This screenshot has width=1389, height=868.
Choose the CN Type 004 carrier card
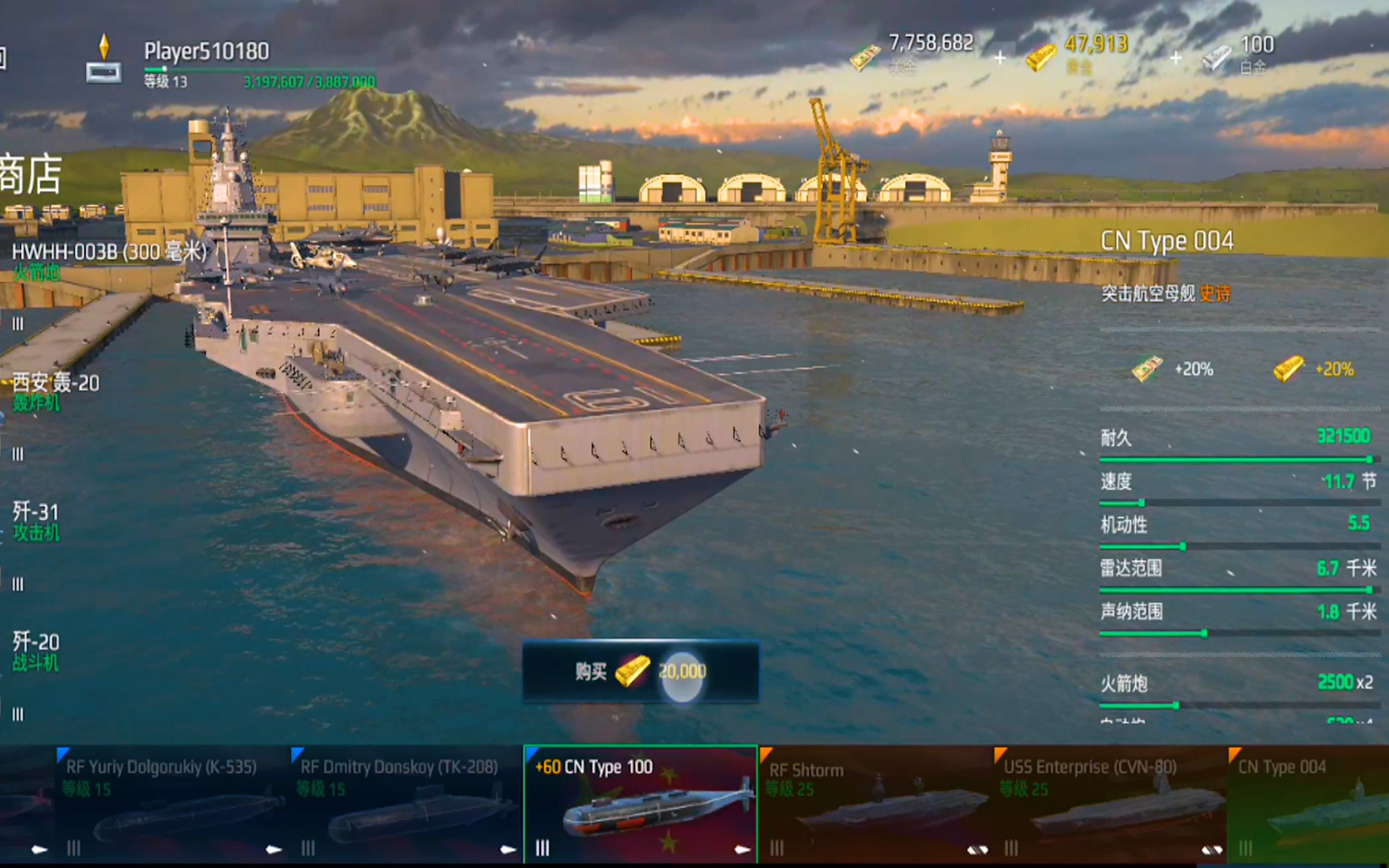pyautogui.click(x=1309, y=804)
